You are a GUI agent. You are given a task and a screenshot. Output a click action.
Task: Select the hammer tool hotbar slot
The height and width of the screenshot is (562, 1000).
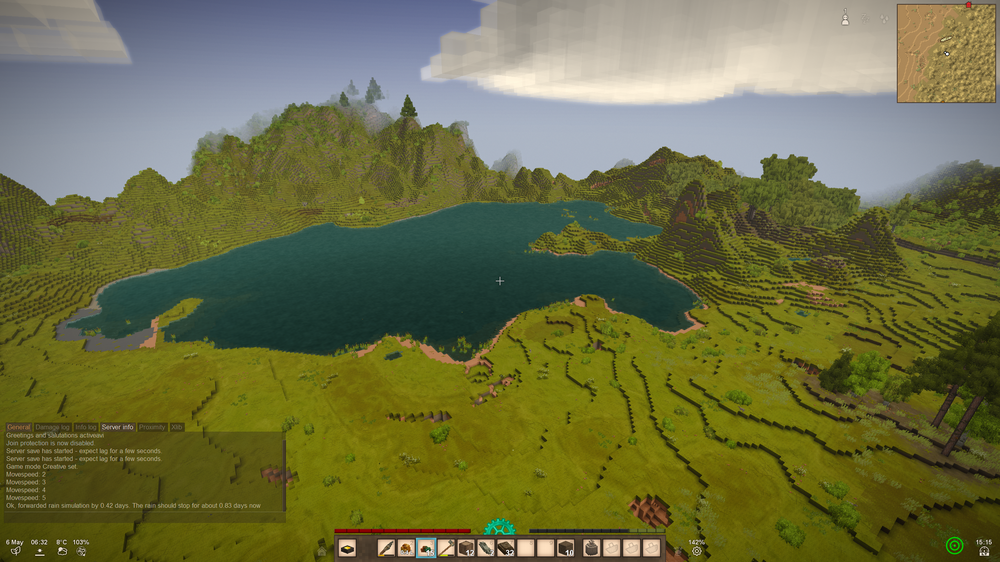pos(446,548)
